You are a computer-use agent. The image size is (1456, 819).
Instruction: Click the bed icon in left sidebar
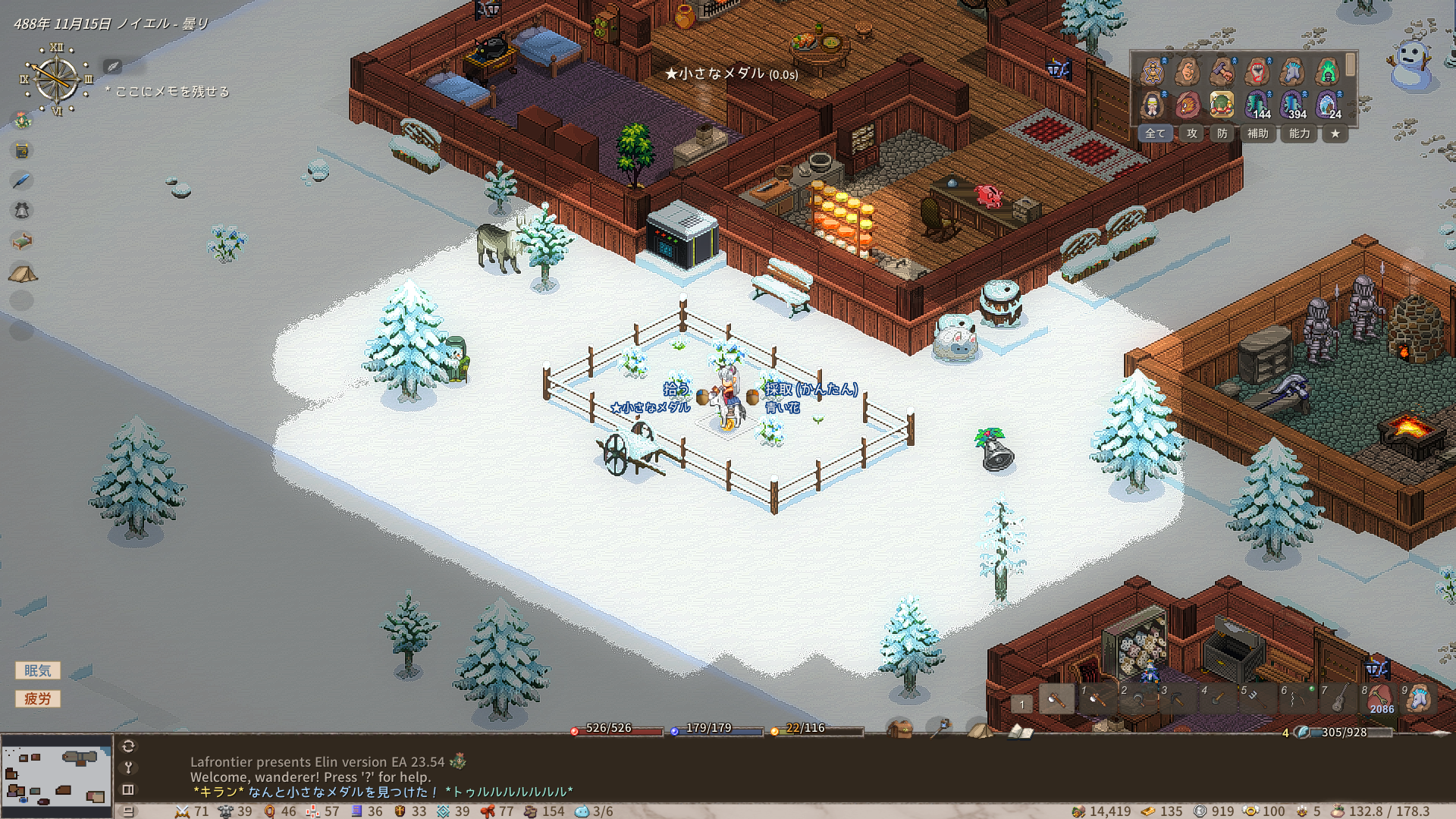(x=22, y=242)
